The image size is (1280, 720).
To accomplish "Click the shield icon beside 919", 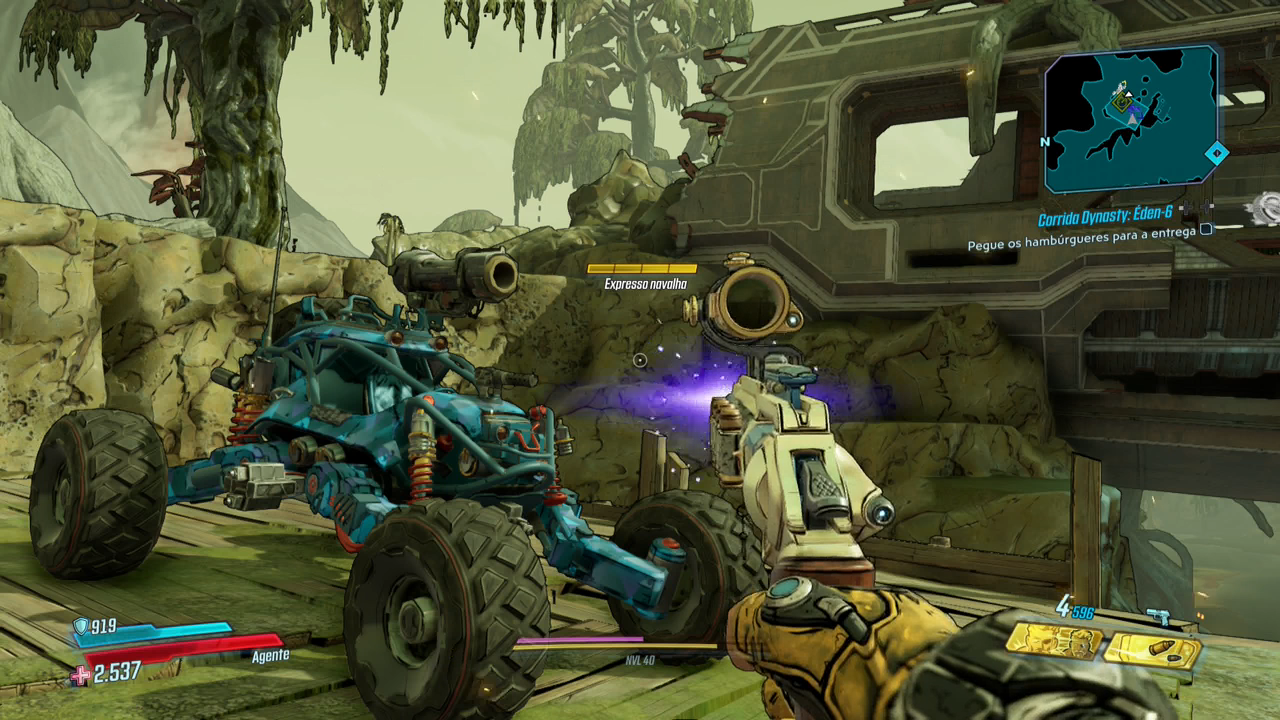I will (x=80, y=626).
